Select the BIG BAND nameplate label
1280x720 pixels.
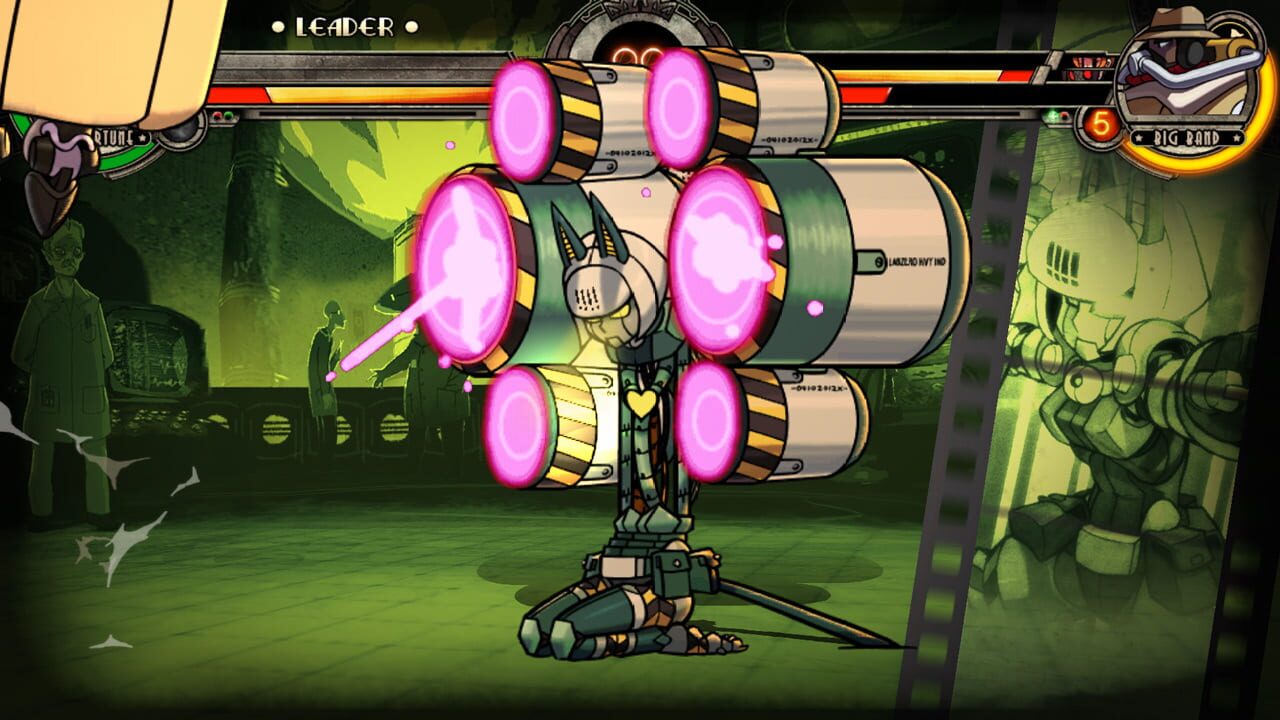pos(1188,137)
